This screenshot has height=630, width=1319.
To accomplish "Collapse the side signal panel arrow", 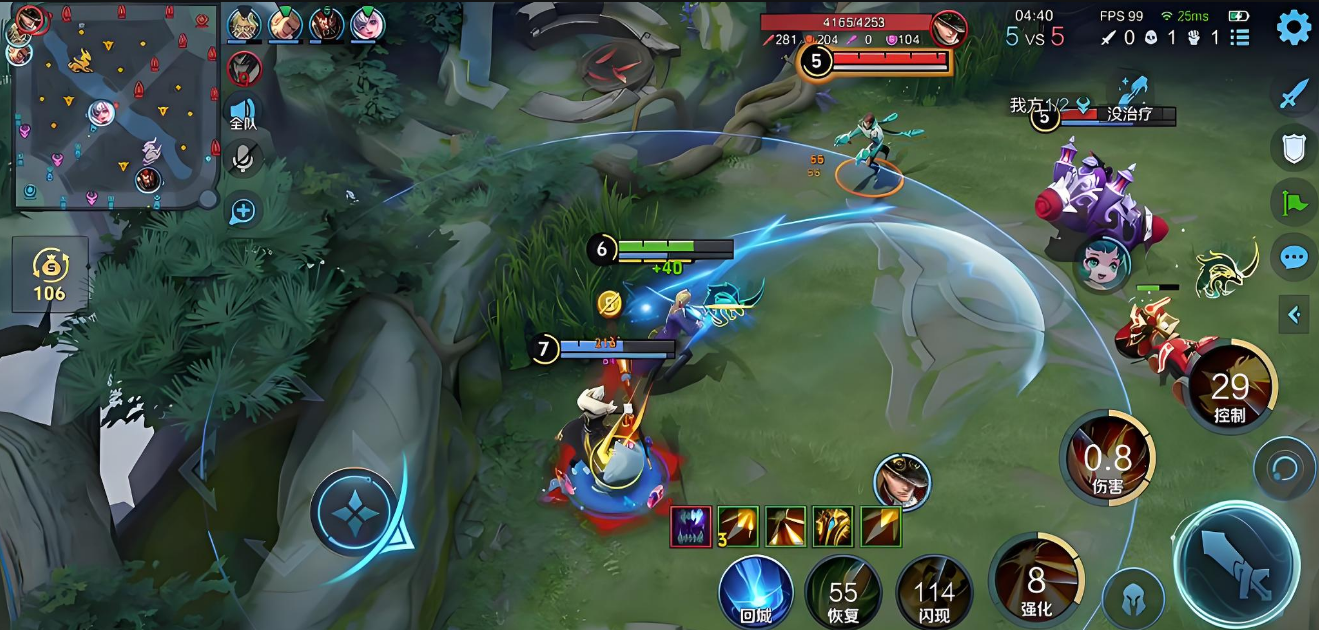I will coord(1294,315).
